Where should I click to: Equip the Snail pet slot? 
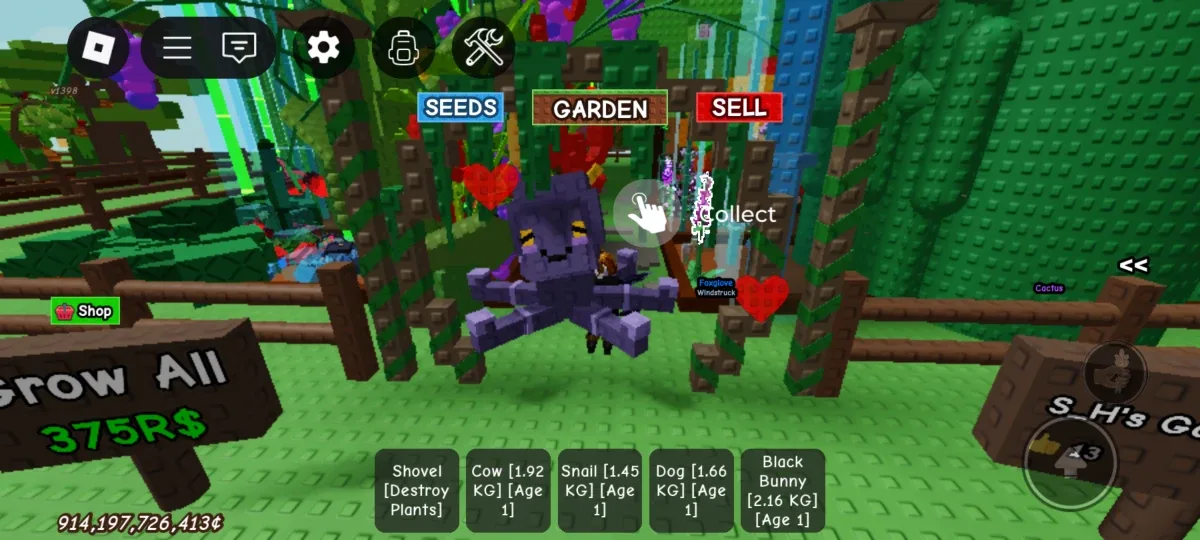tap(599, 490)
